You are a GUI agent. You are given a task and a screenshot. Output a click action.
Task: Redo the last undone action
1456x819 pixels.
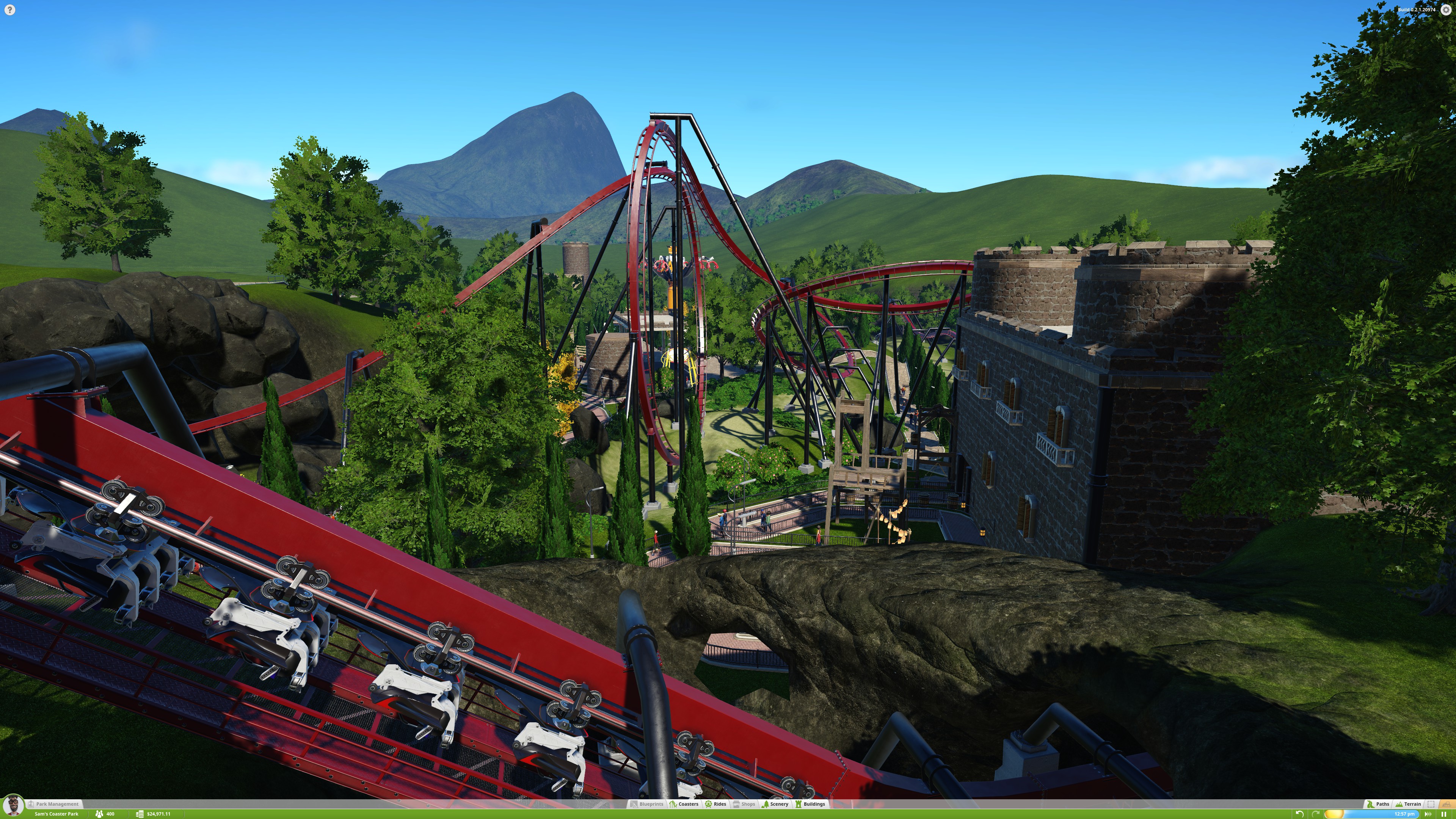coord(1316,814)
